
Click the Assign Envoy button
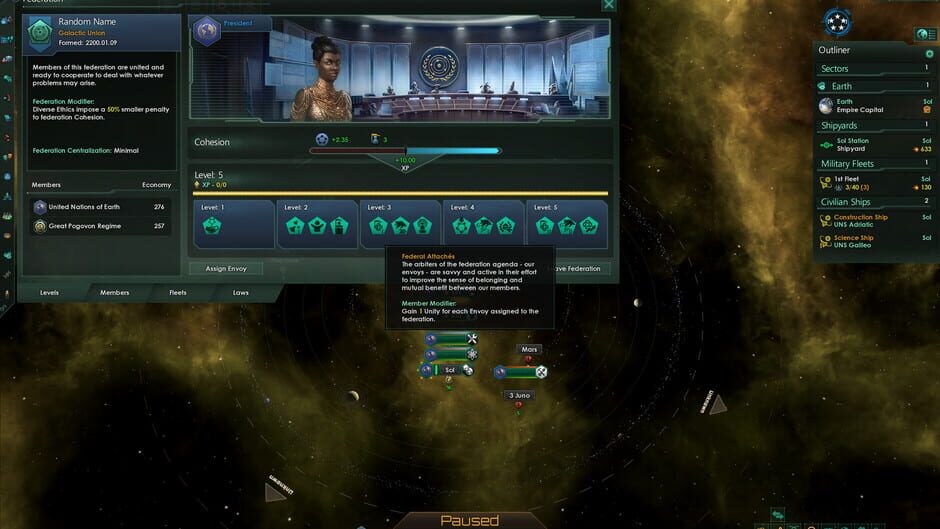pyautogui.click(x=226, y=269)
